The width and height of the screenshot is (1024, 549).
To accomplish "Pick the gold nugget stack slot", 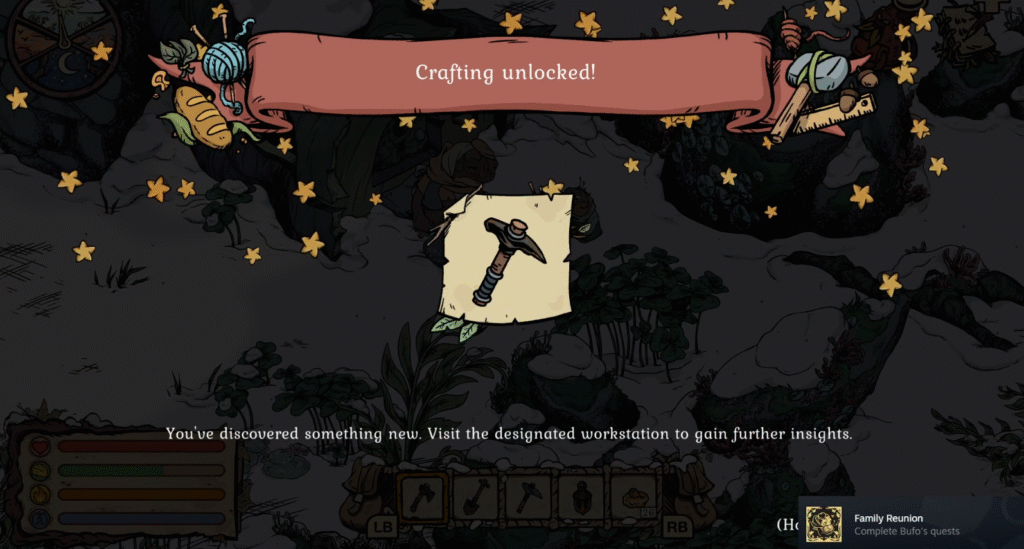I will (635, 494).
